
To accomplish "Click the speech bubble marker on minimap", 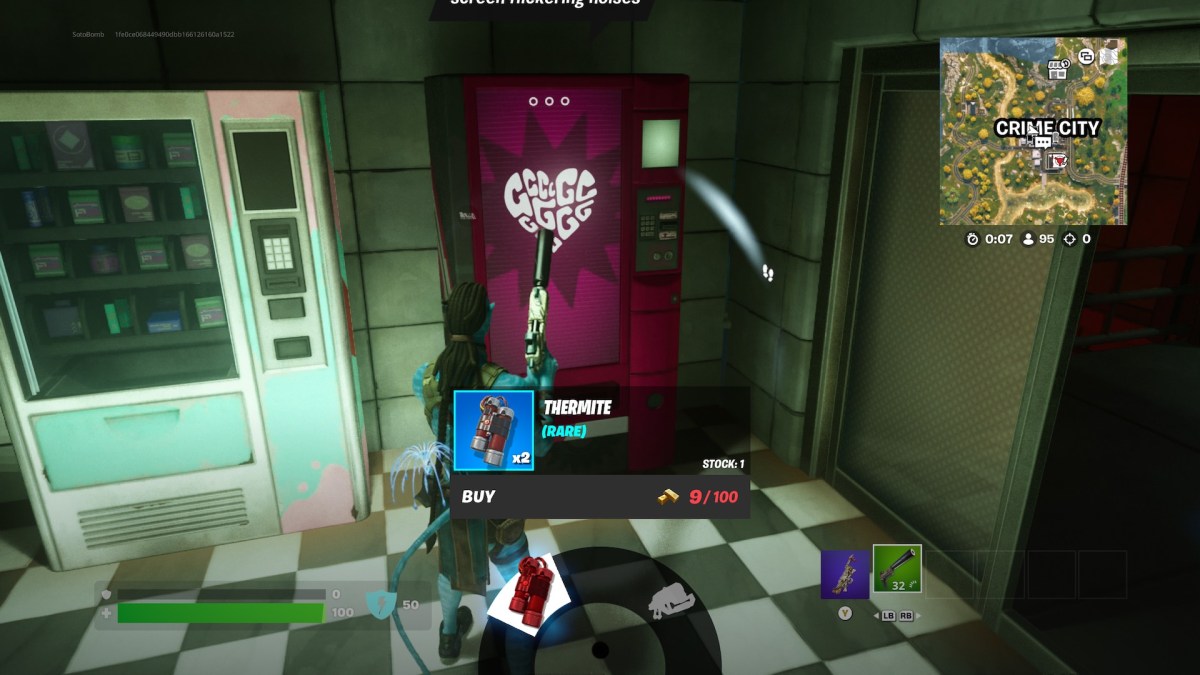I will point(1043,143).
